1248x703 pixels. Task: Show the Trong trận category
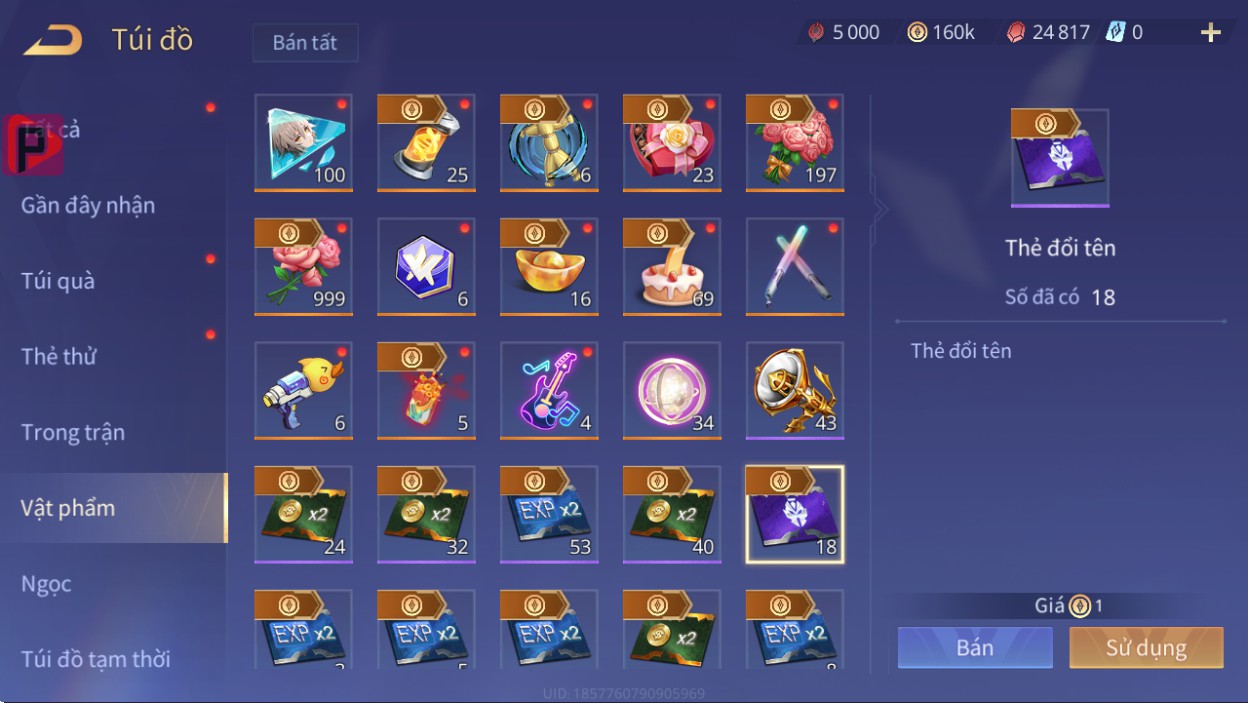73,432
